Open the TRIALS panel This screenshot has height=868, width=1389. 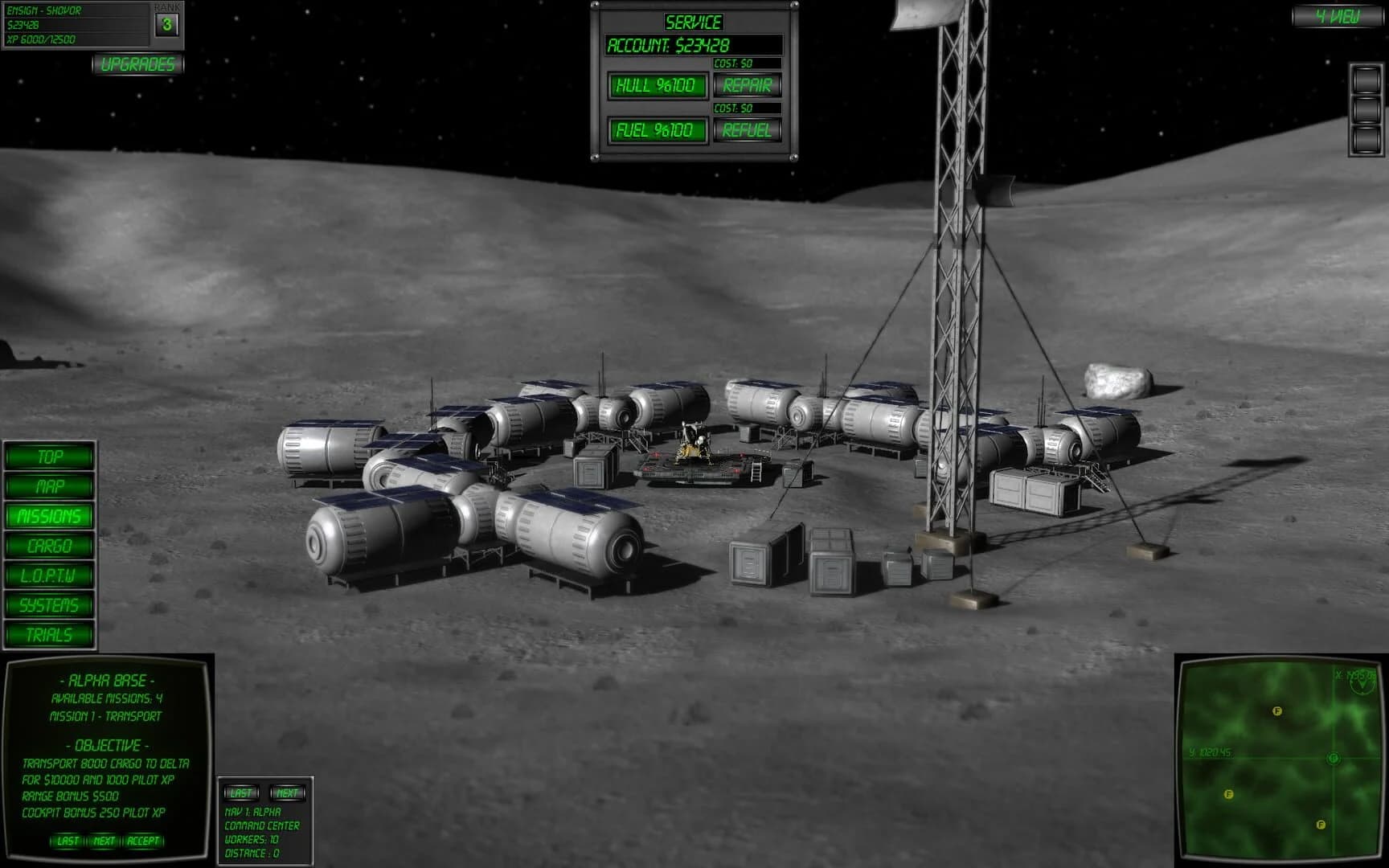click(48, 635)
